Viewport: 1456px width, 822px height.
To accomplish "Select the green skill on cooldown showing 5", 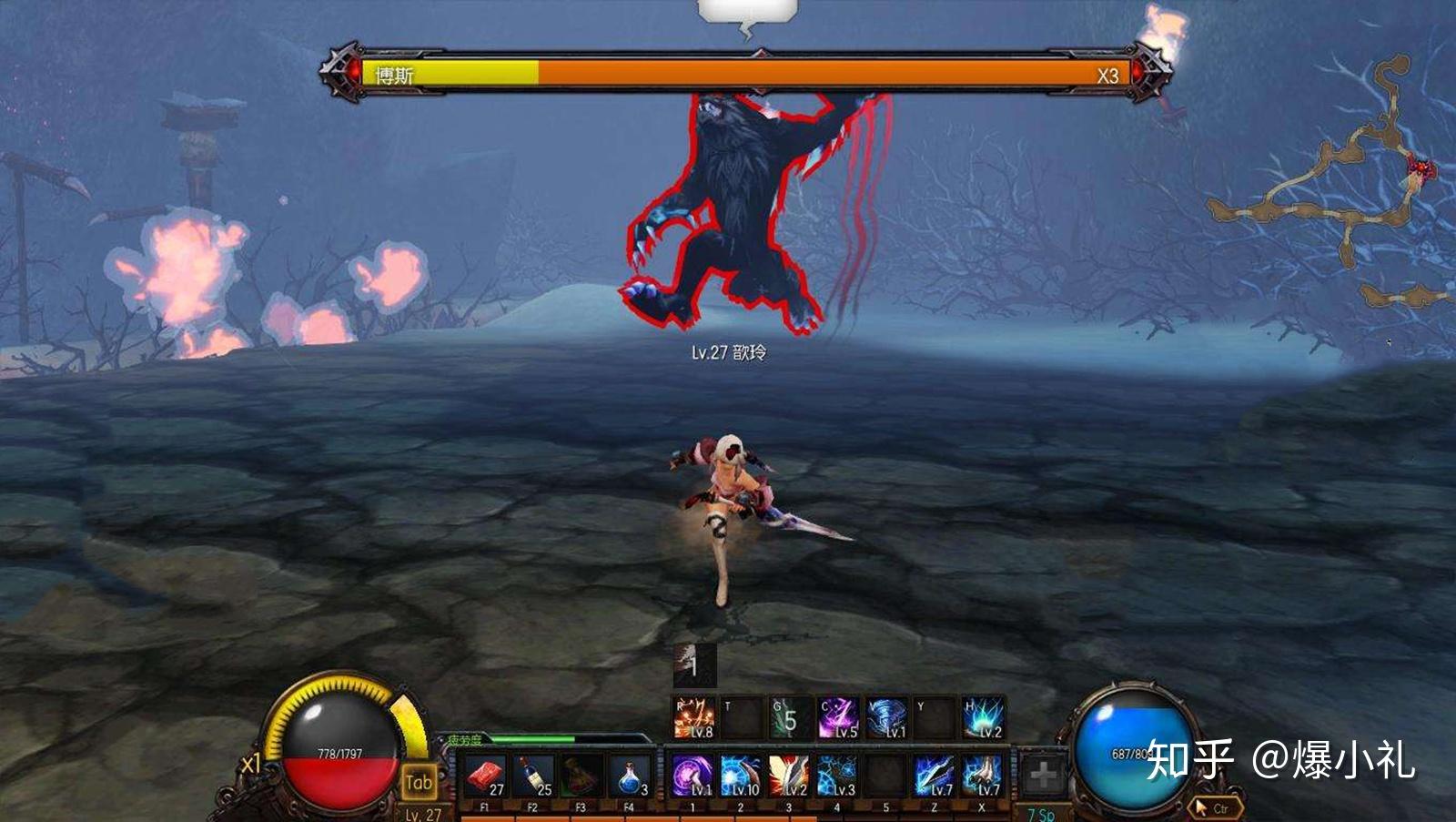I will tap(790, 718).
